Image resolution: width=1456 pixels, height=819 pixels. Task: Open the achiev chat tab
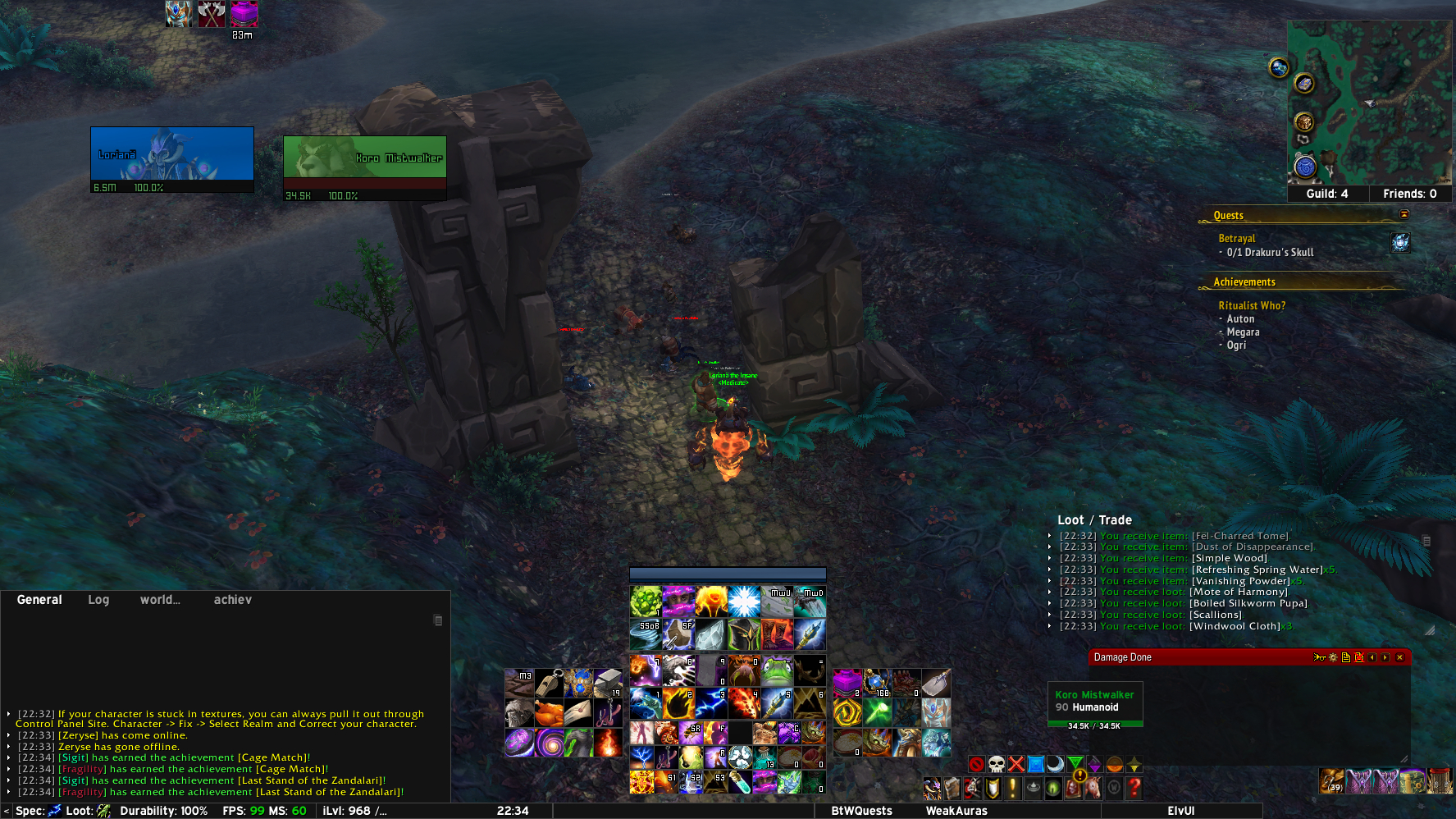(232, 600)
